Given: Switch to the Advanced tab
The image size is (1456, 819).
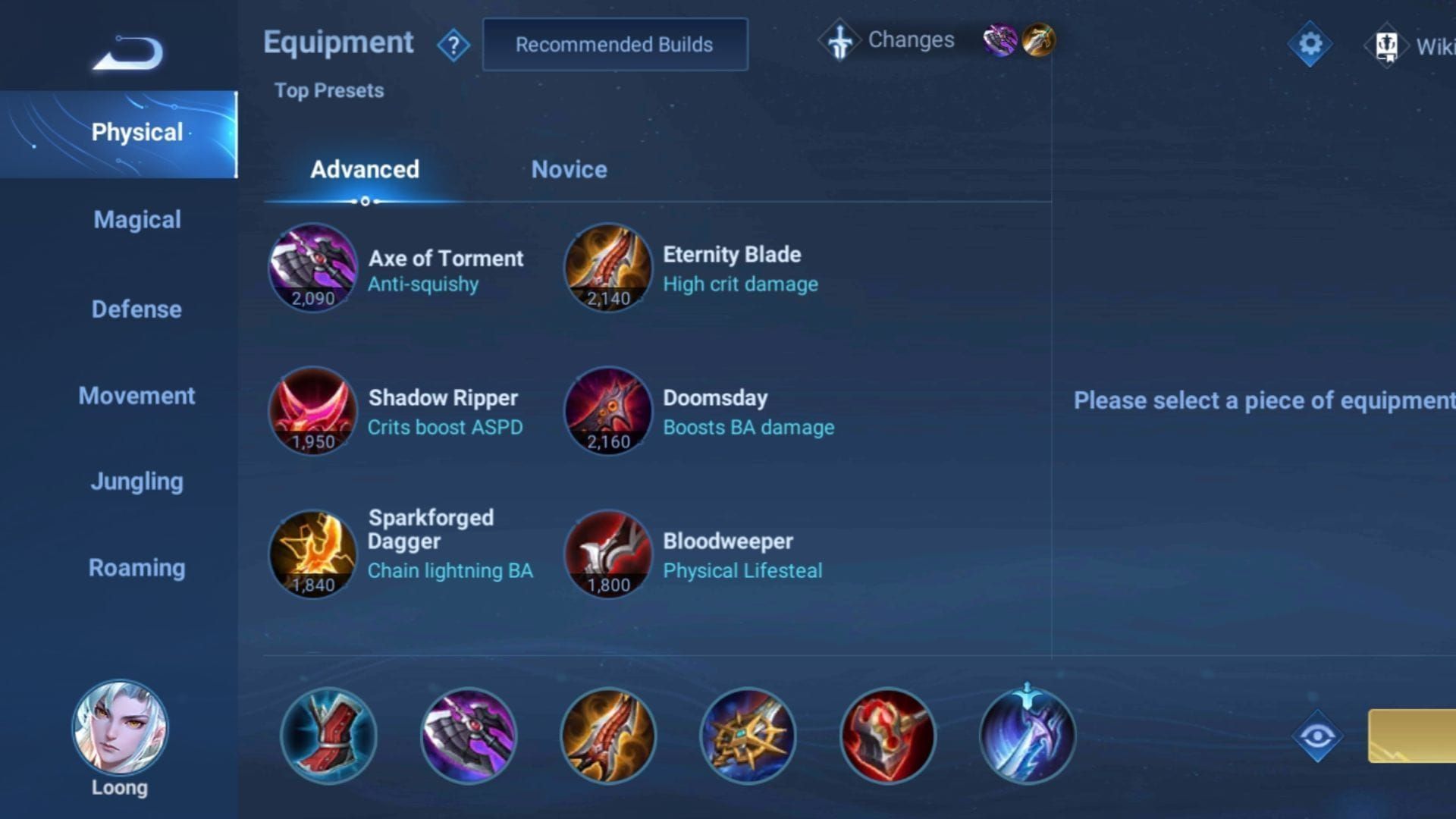Looking at the screenshot, I should tap(366, 170).
